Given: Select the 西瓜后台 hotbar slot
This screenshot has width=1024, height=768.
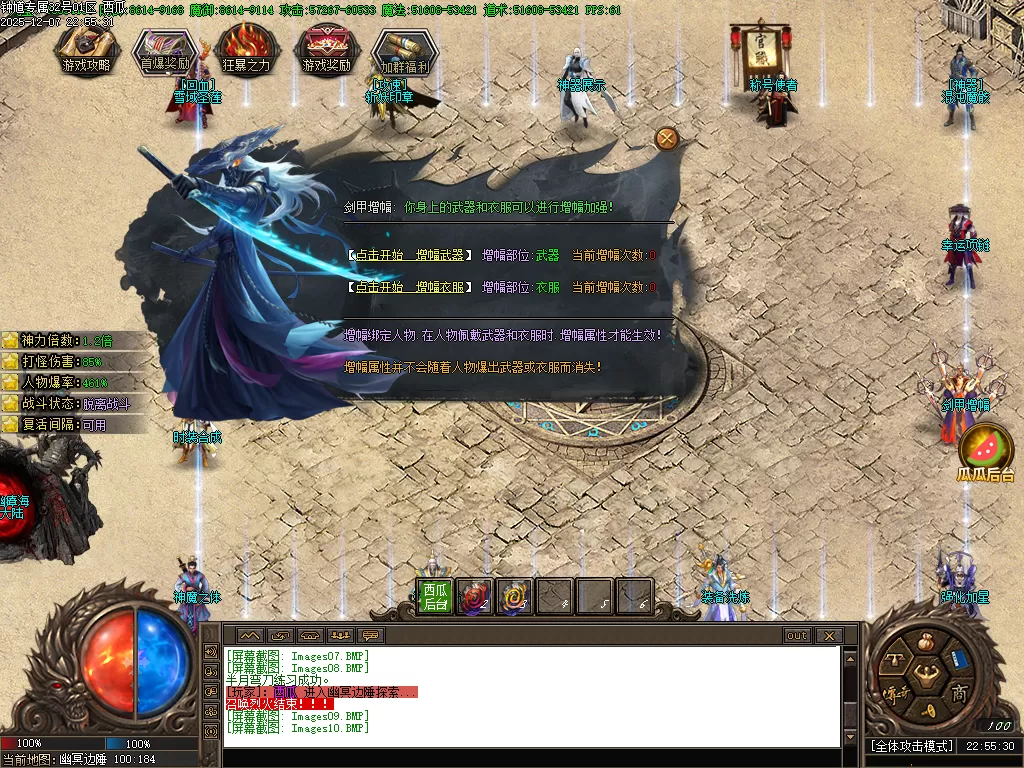Looking at the screenshot, I should point(434,597).
